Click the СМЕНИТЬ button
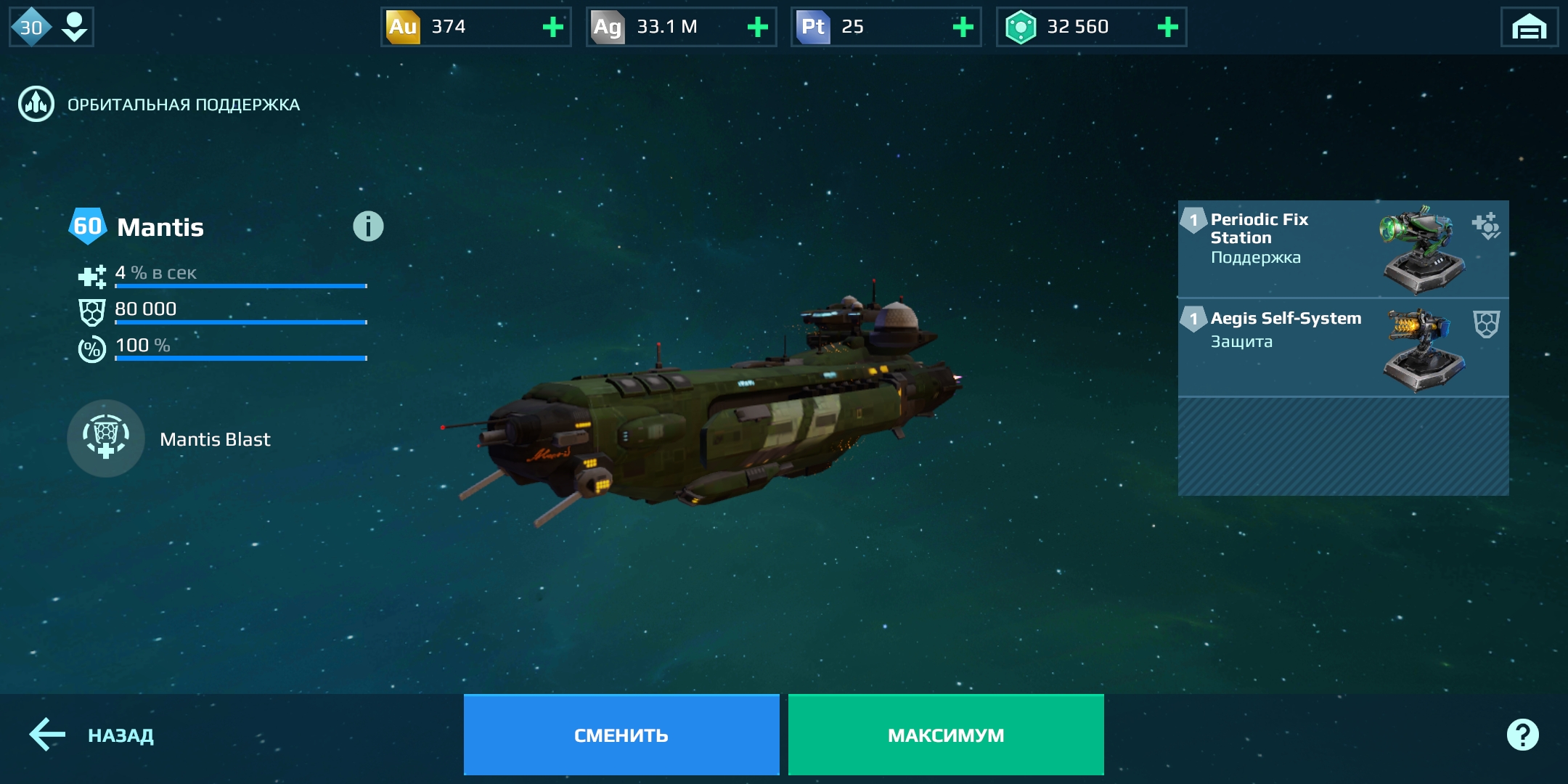Image resolution: width=1568 pixels, height=784 pixels. click(x=621, y=735)
